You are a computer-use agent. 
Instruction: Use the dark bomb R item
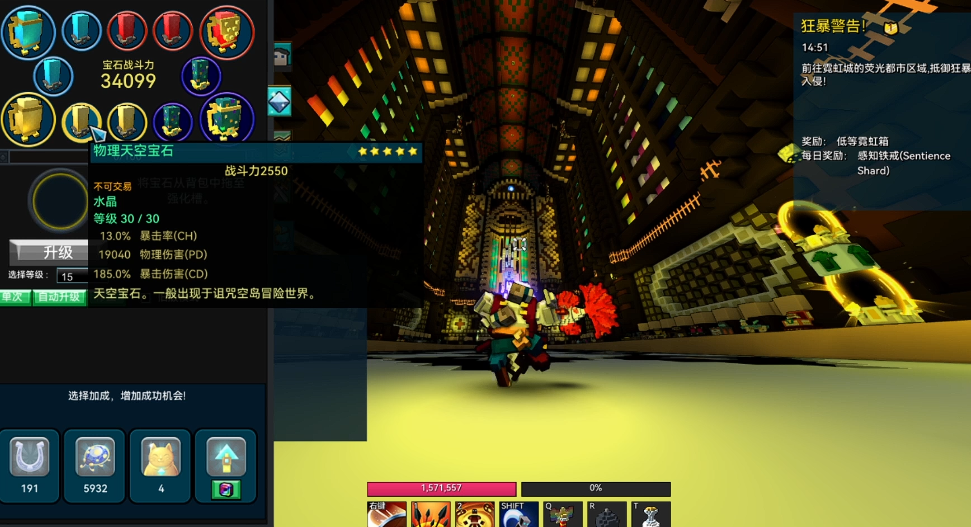[x=607, y=514]
